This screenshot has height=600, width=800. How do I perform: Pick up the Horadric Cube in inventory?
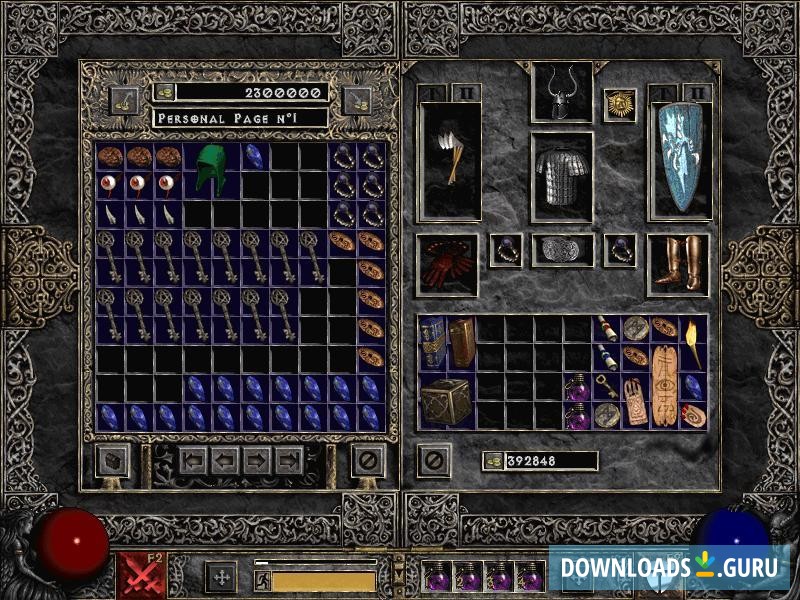tap(446, 400)
